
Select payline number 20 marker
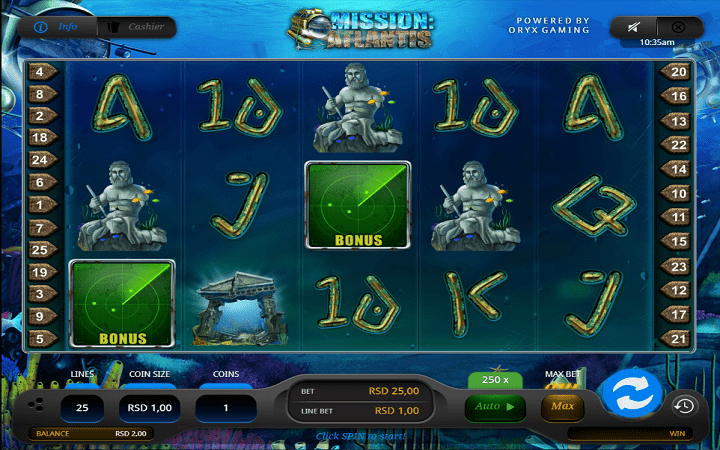[x=677, y=72]
